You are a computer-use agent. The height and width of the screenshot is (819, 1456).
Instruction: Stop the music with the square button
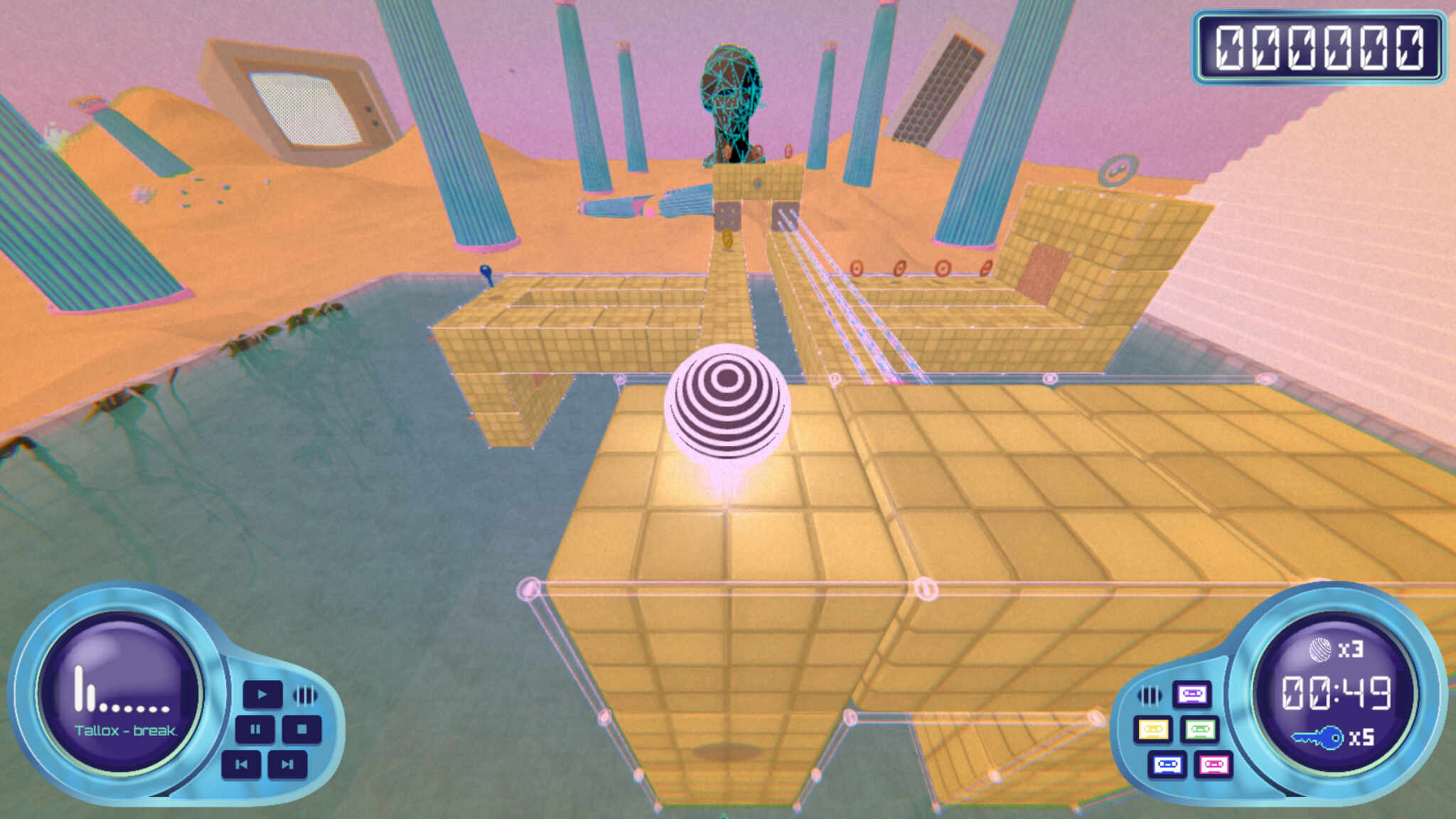click(x=301, y=729)
